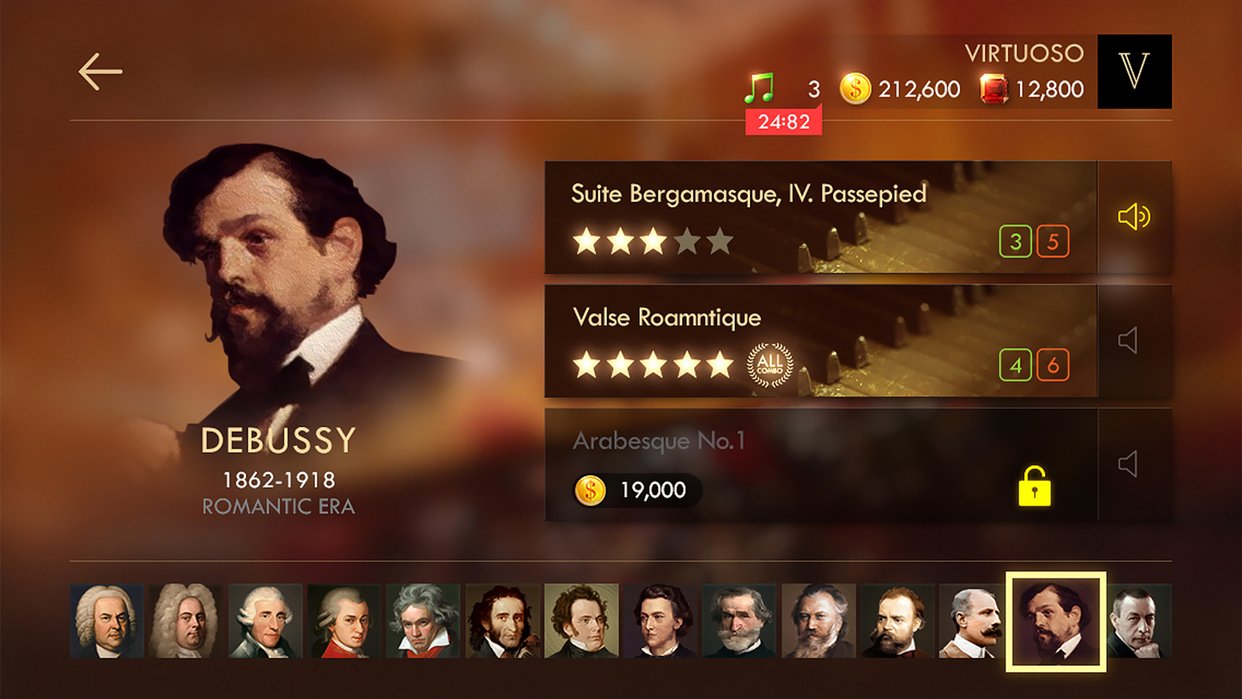Select the highlighted Debussy thumbnail
The height and width of the screenshot is (699, 1242).
(x=1055, y=621)
